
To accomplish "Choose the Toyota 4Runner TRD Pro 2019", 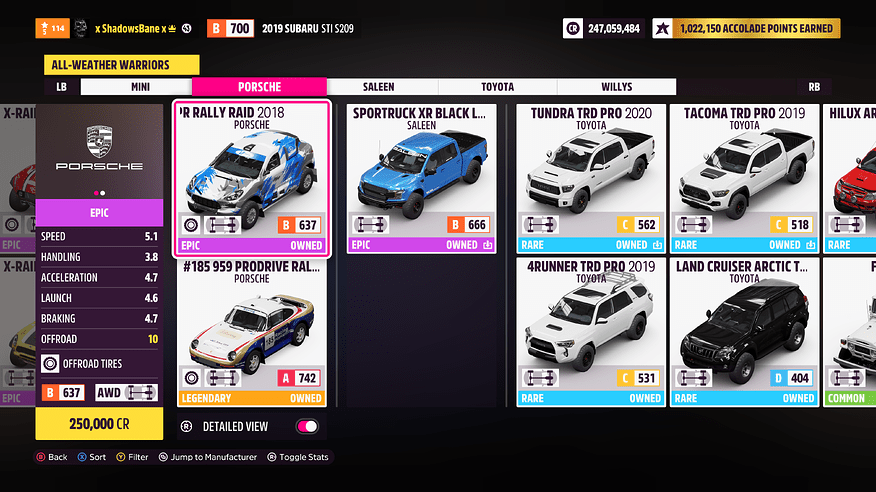I will (x=590, y=331).
